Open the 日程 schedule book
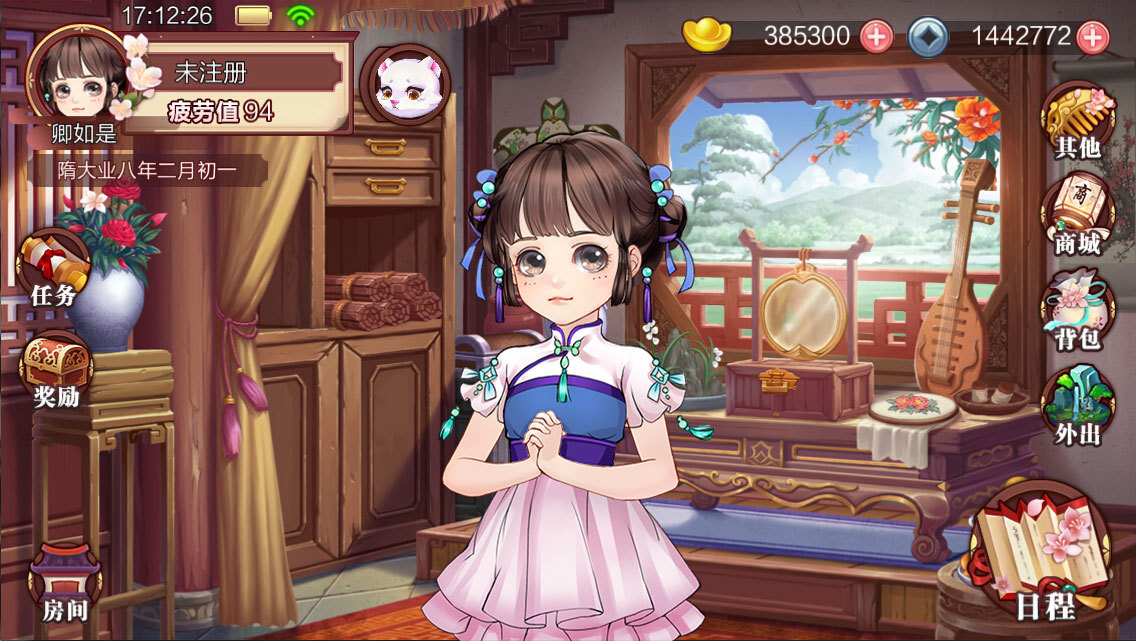The width and height of the screenshot is (1136, 641). click(x=1045, y=555)
